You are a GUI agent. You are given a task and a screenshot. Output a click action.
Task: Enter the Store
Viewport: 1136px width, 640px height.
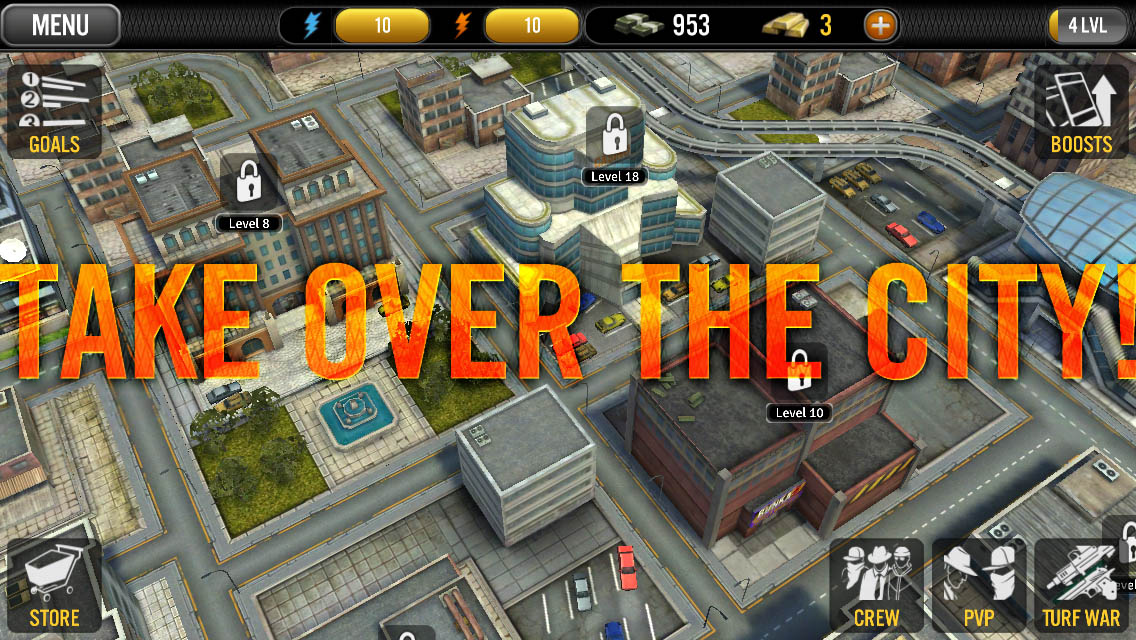(x=54, y=586)
